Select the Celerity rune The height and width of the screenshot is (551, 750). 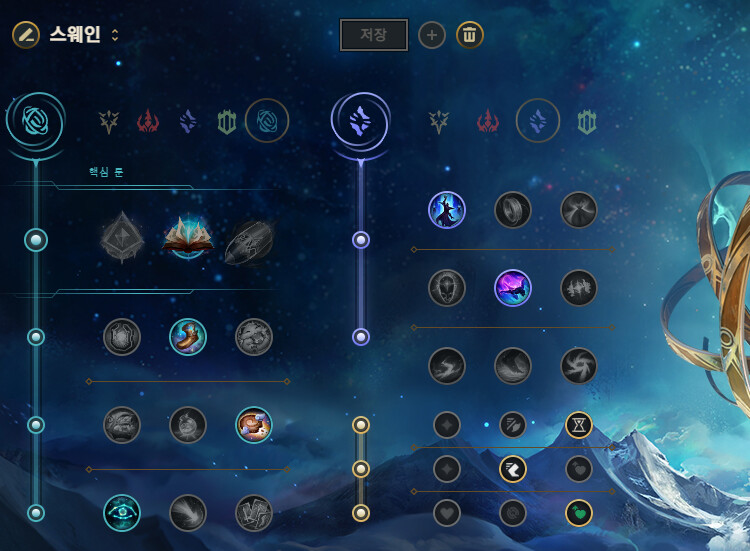(513, 288)
